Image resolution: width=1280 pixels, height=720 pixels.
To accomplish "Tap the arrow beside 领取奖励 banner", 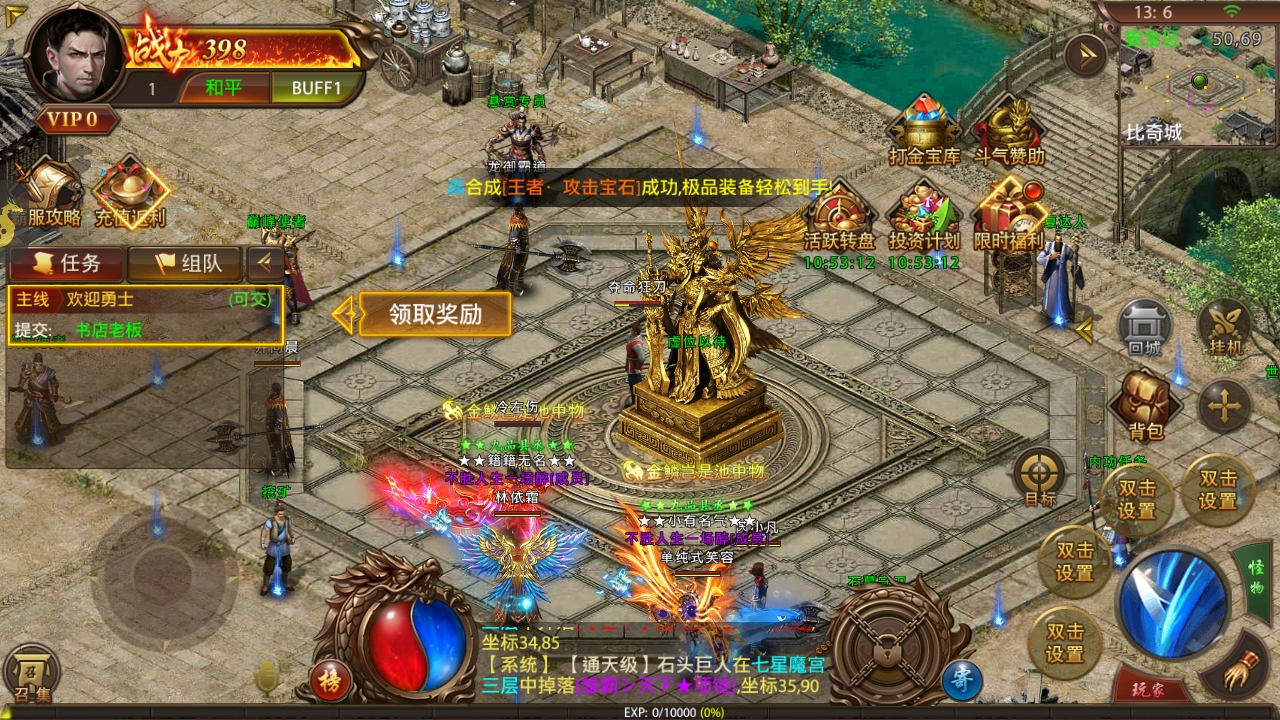I will pos(345,314).
